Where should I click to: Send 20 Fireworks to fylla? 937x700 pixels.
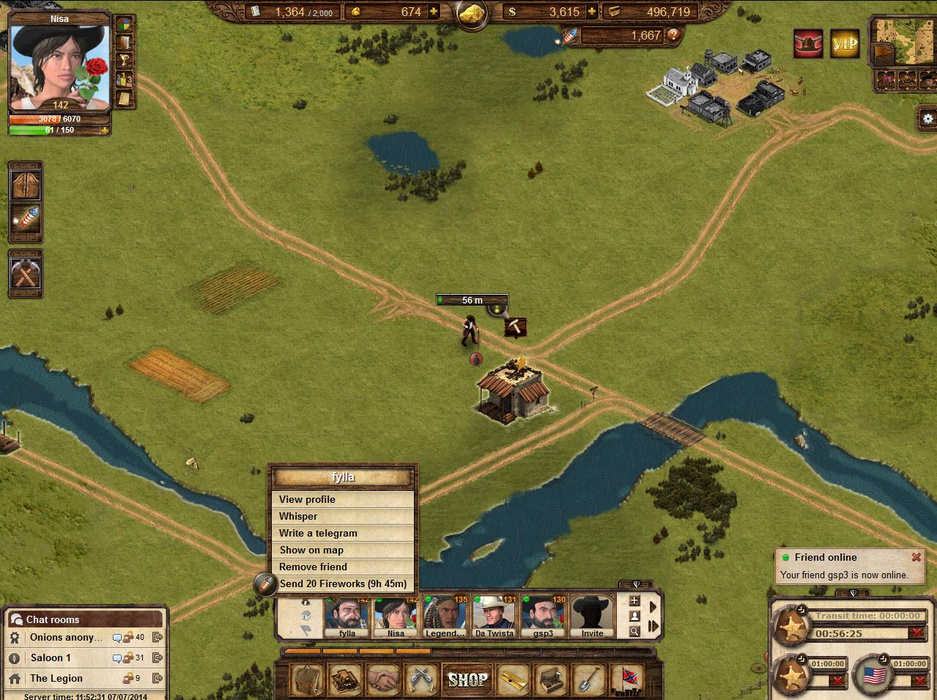(342, 584)
